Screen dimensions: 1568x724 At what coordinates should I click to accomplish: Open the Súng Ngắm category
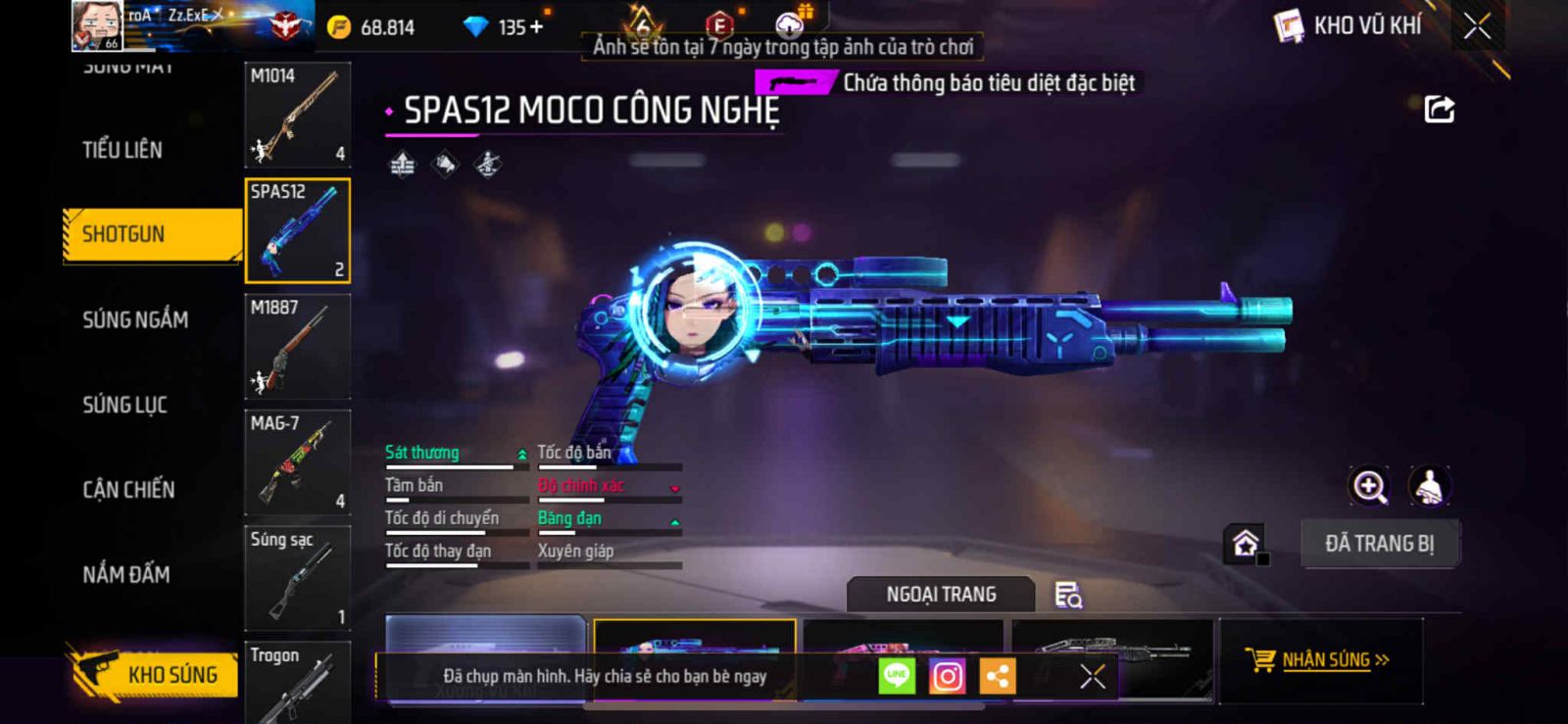[x=135, y=319]
